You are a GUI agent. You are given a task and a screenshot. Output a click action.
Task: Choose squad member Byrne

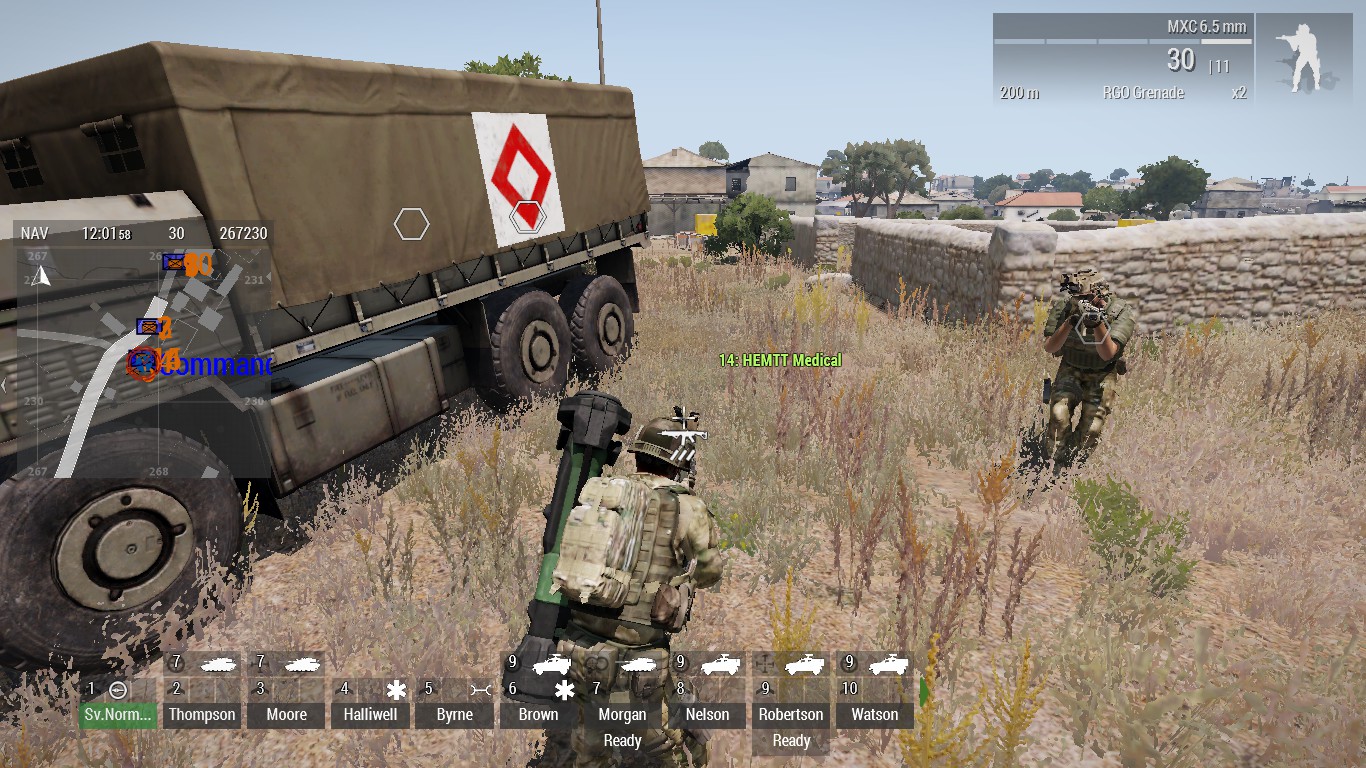click(455, 714)
